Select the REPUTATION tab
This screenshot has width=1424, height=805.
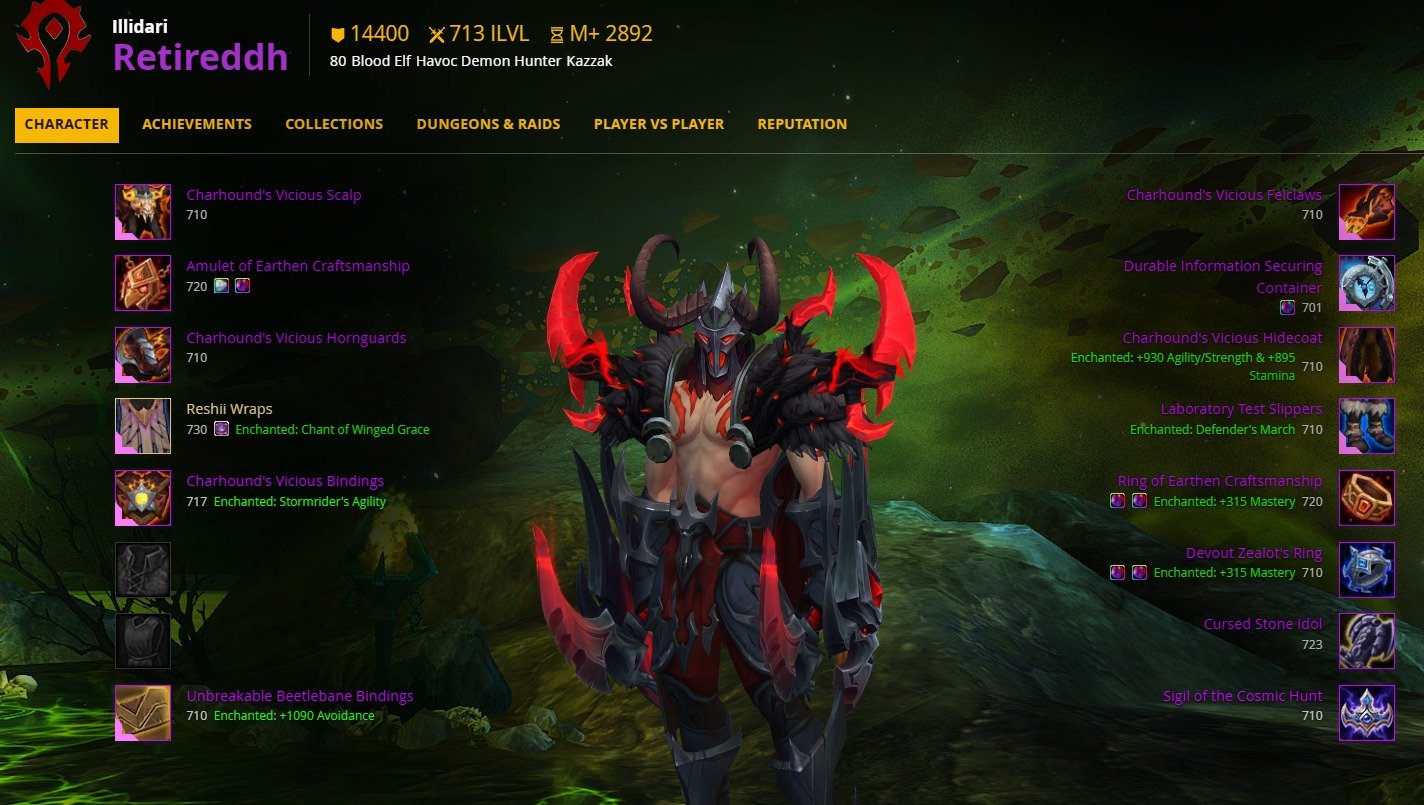click(x=801, y=124)
